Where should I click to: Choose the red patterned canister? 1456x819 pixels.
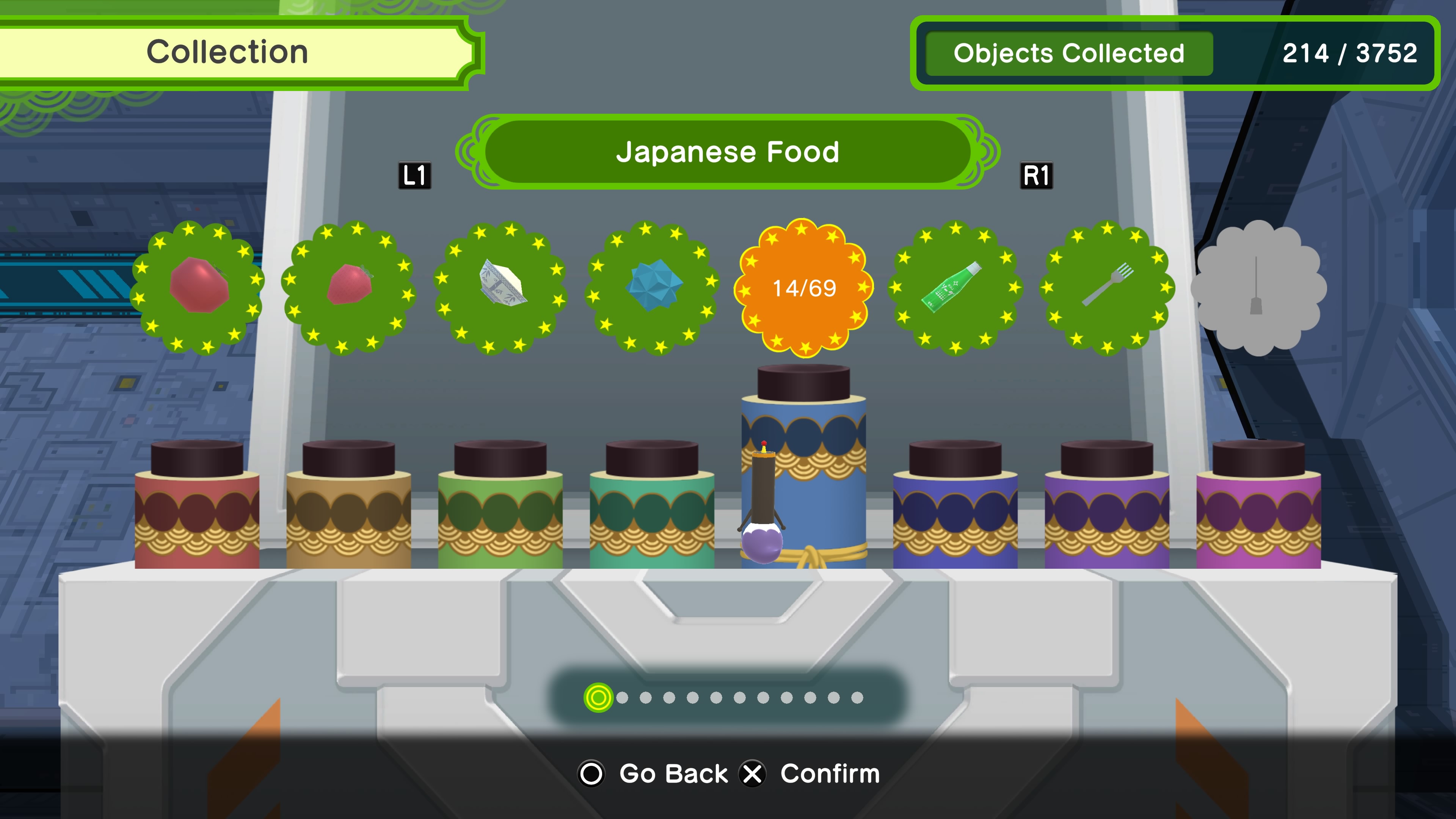(x=197, y=509)
